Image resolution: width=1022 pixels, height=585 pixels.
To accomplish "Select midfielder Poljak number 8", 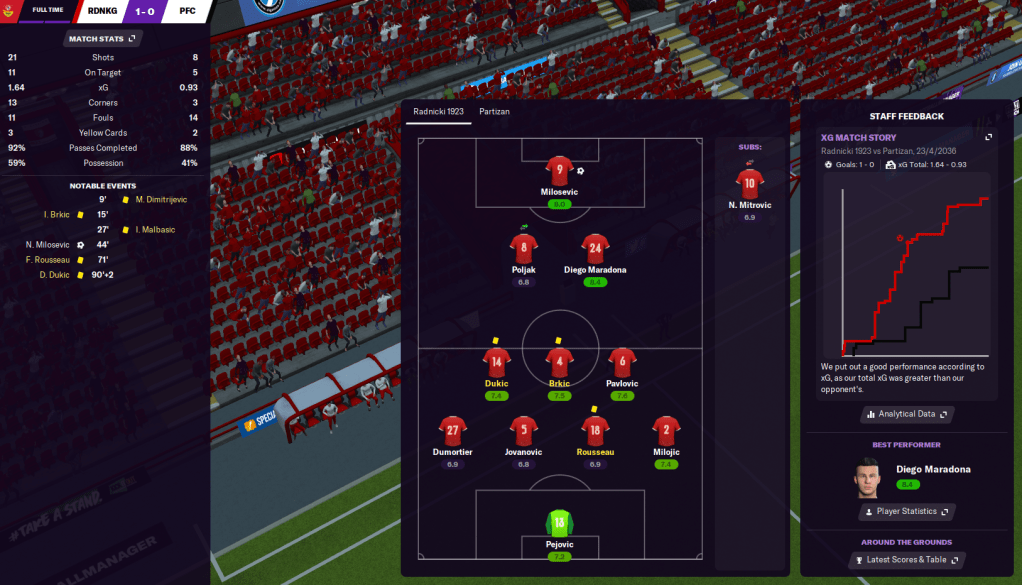I will [524, 249].
